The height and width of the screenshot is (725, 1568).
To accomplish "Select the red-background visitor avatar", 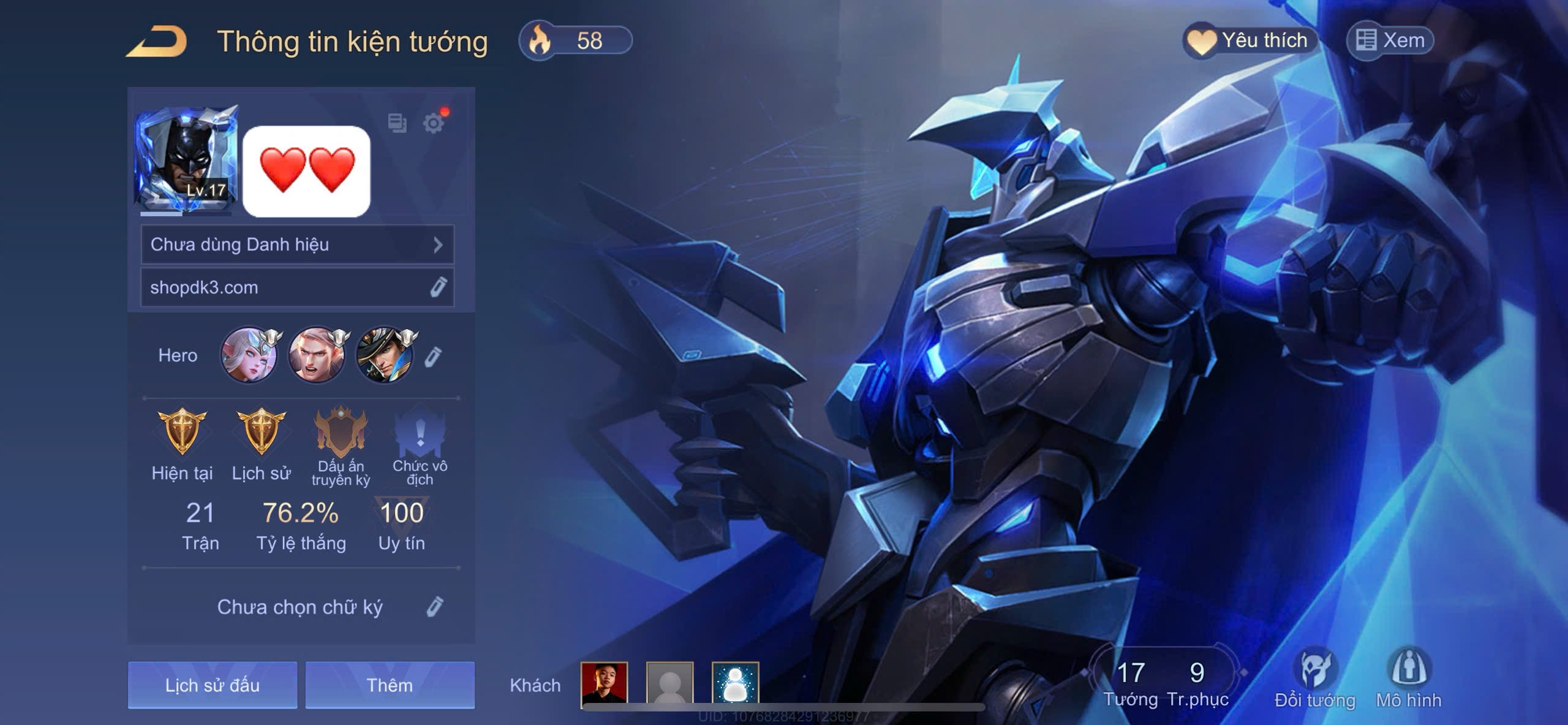I will point(604,683).
